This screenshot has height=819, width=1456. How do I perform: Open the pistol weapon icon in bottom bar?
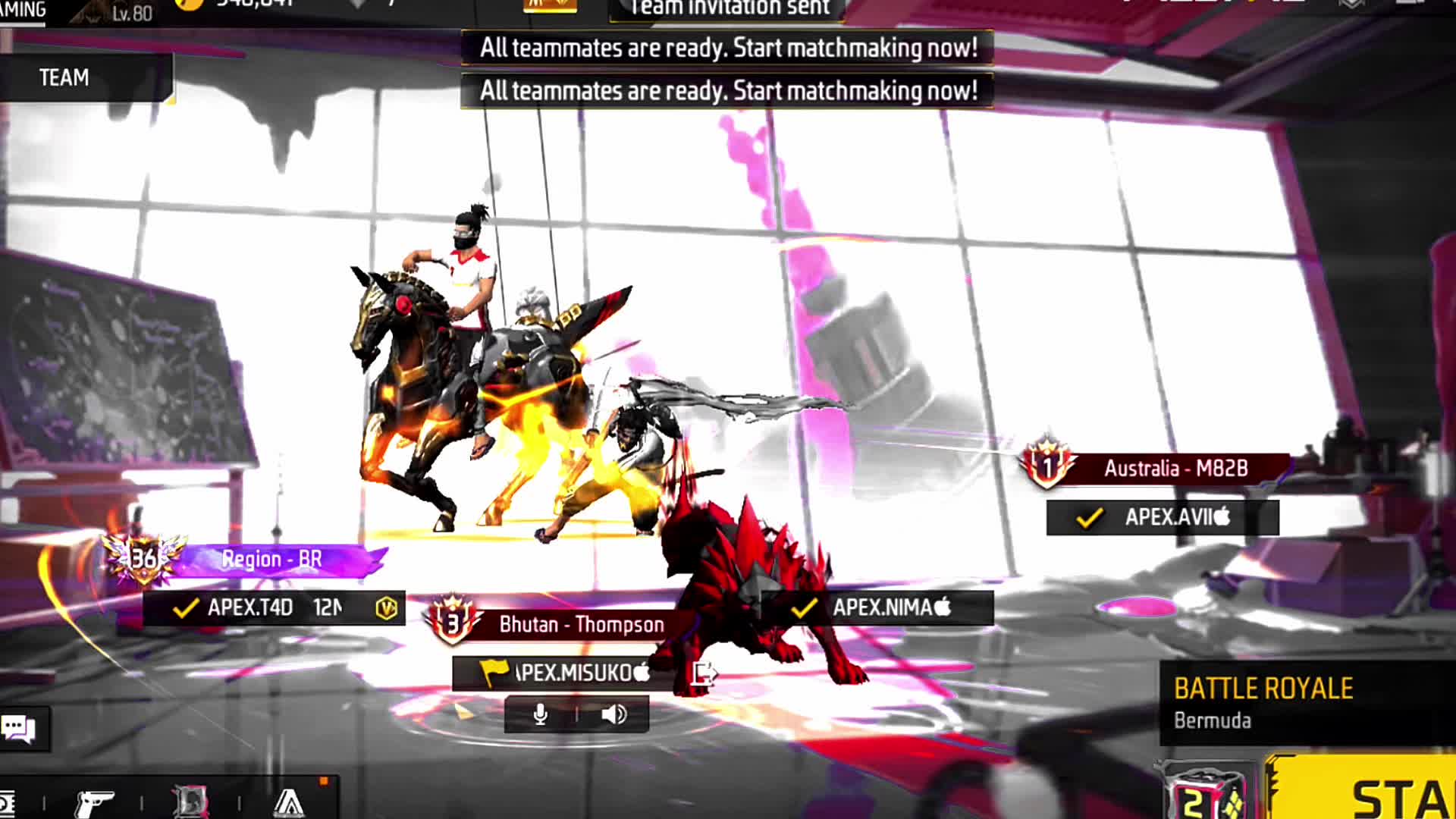tap(95, 802)
